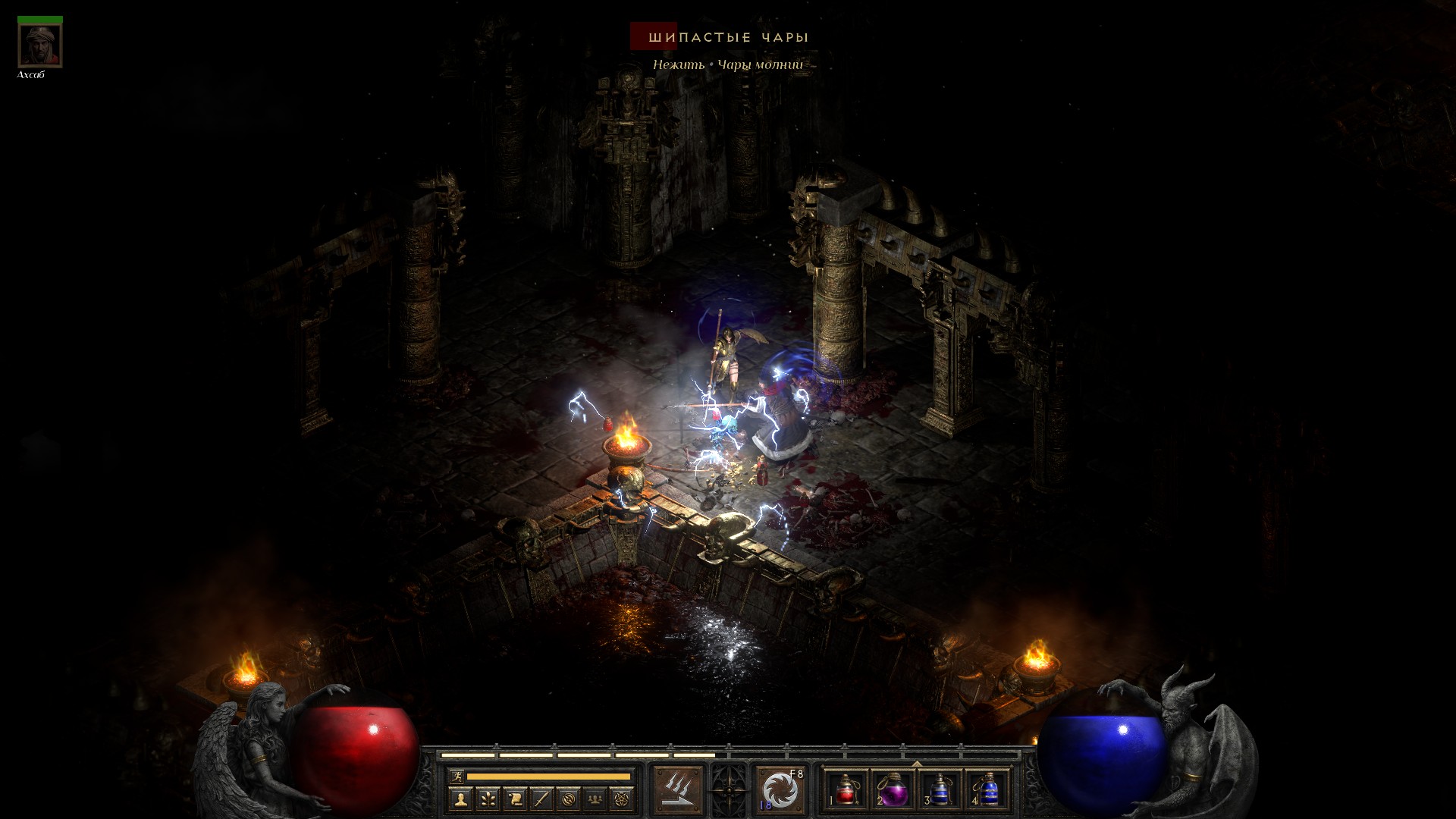The height and width of the screenshot is (819, 1456).
Task: Select the right skill slot marked F8
Action: pos(780,789)
